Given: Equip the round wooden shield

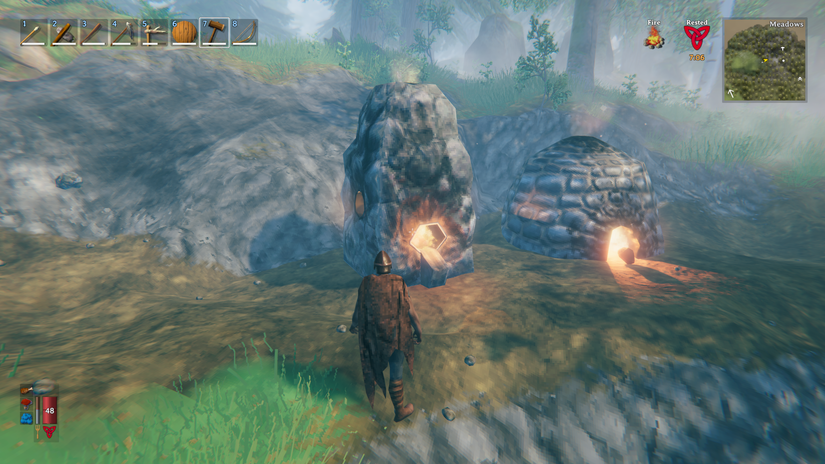Looking at the screenshot, I should (x=184, y=33).
